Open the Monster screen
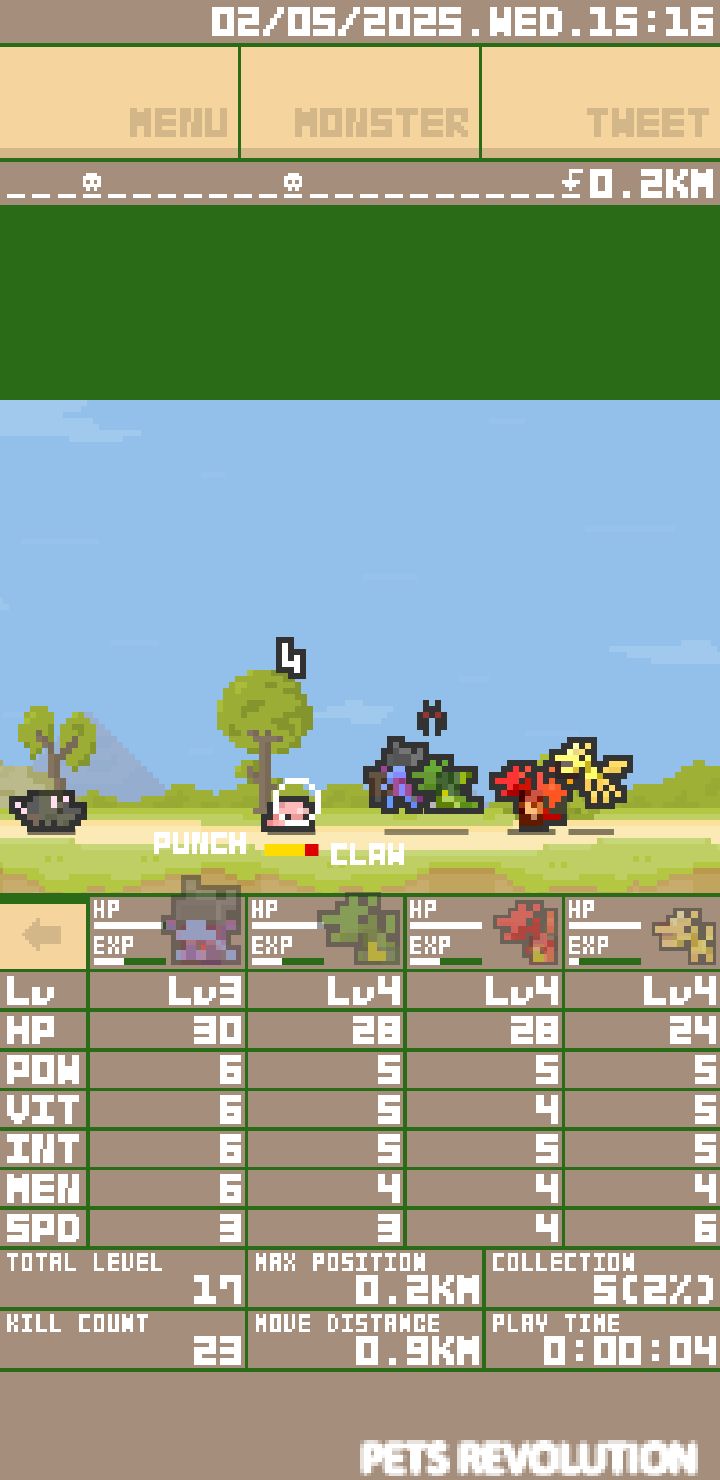Screen dimensions: 720x1480 (x=360, y=102)
